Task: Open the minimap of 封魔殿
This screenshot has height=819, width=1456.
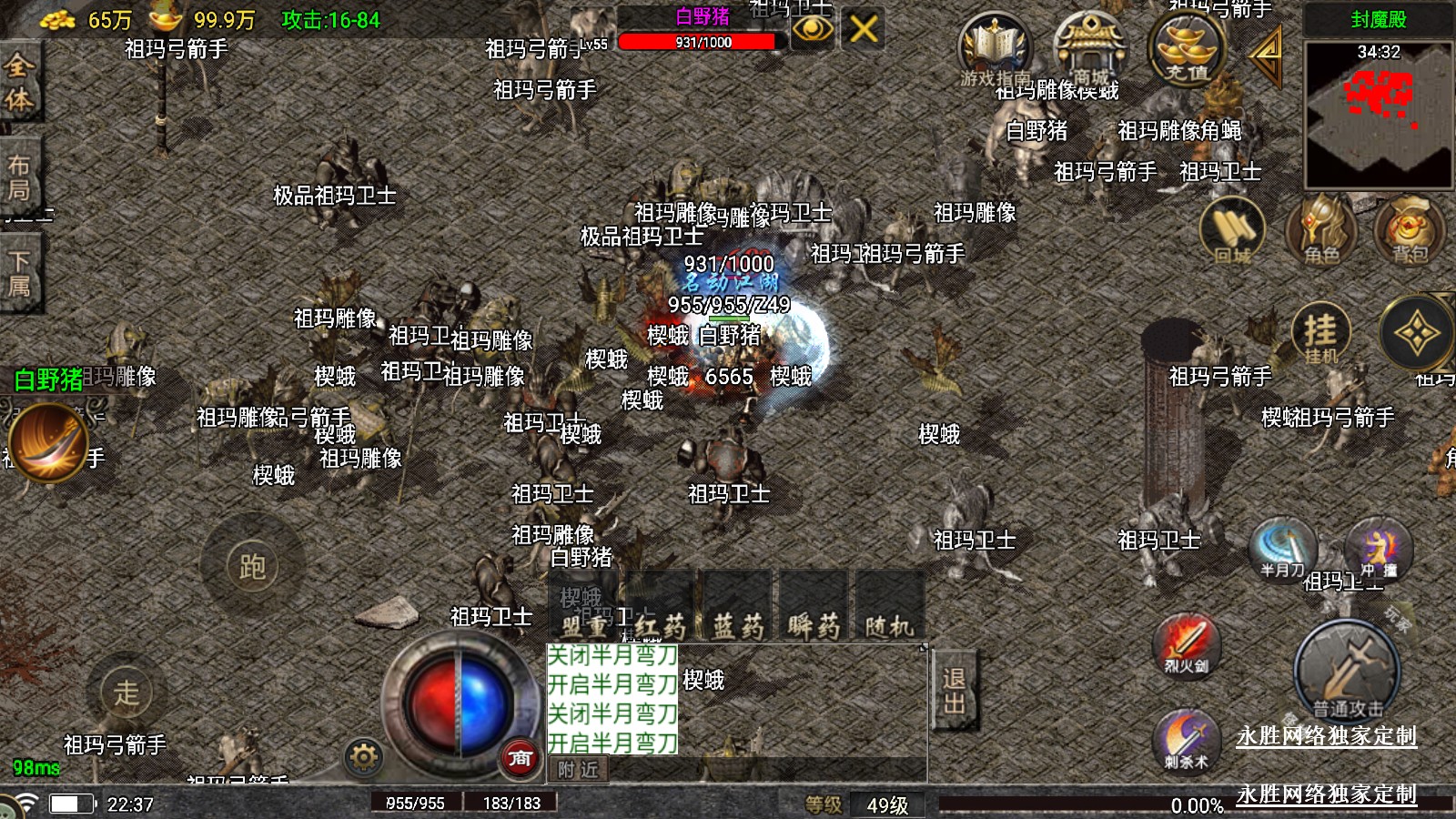Action: point(1378,114)
